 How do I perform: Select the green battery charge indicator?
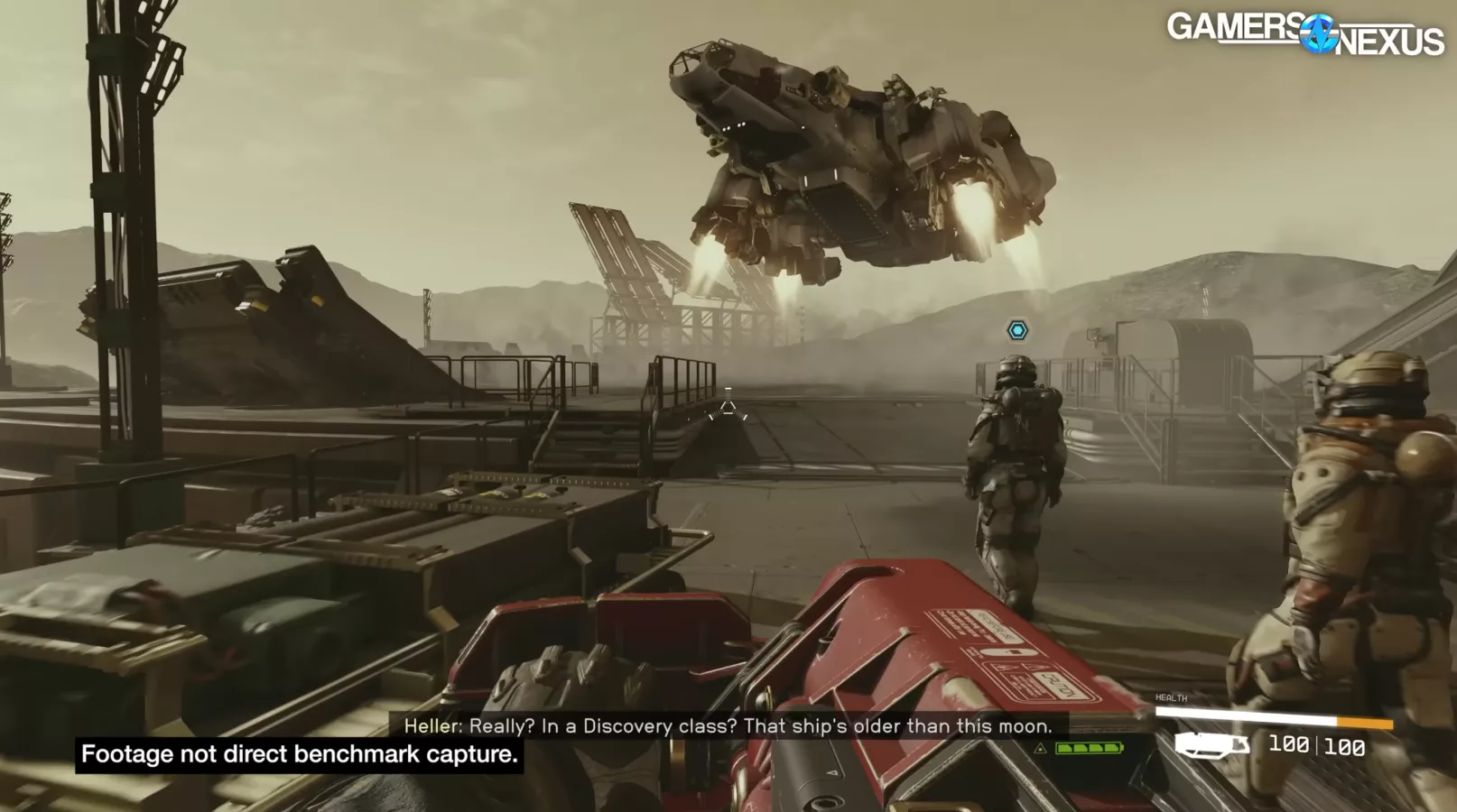click(1088, 748)
